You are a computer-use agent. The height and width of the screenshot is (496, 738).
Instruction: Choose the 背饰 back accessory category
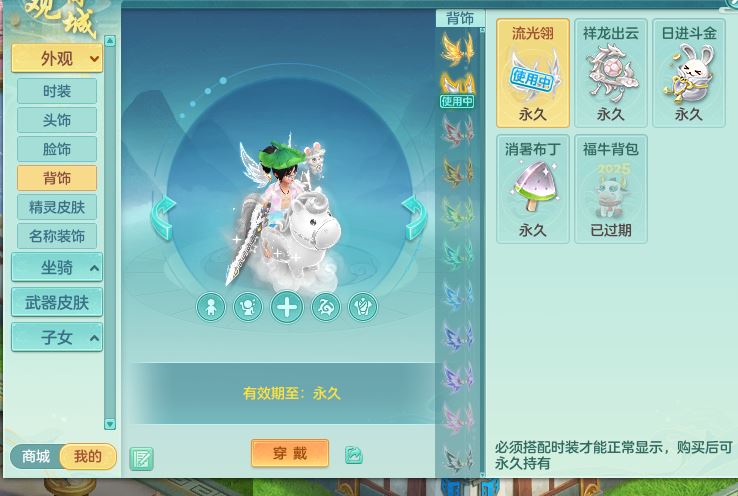(x=57, y=178)
